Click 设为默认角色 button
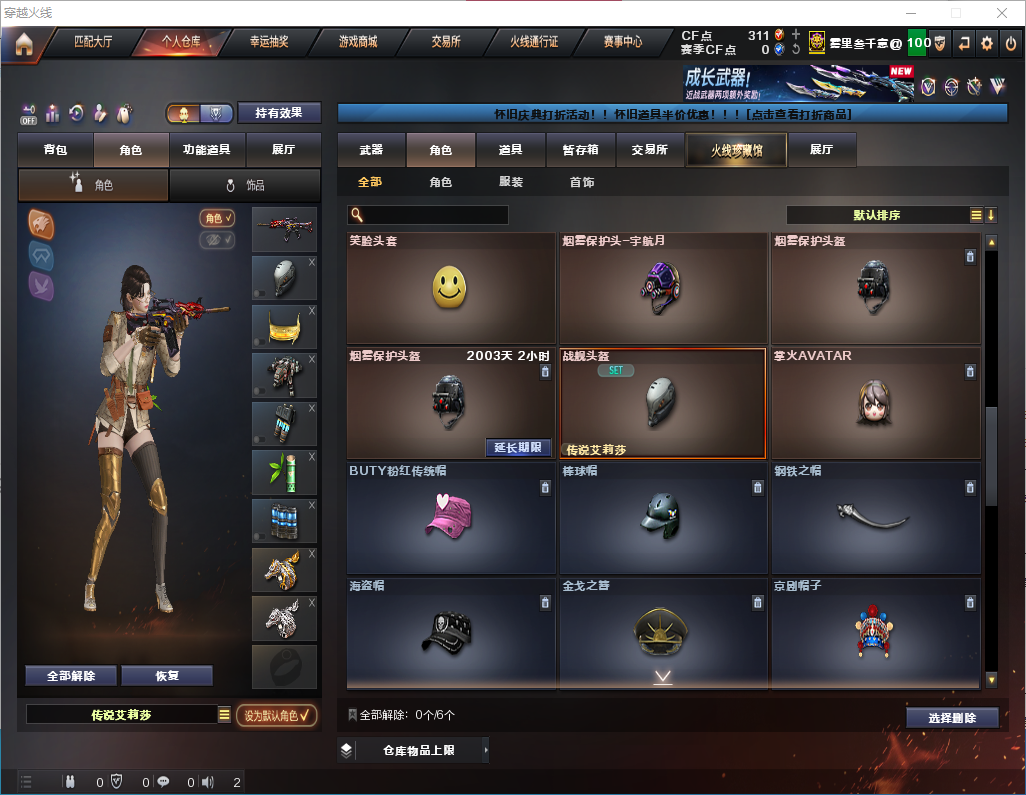 (277, 715)
